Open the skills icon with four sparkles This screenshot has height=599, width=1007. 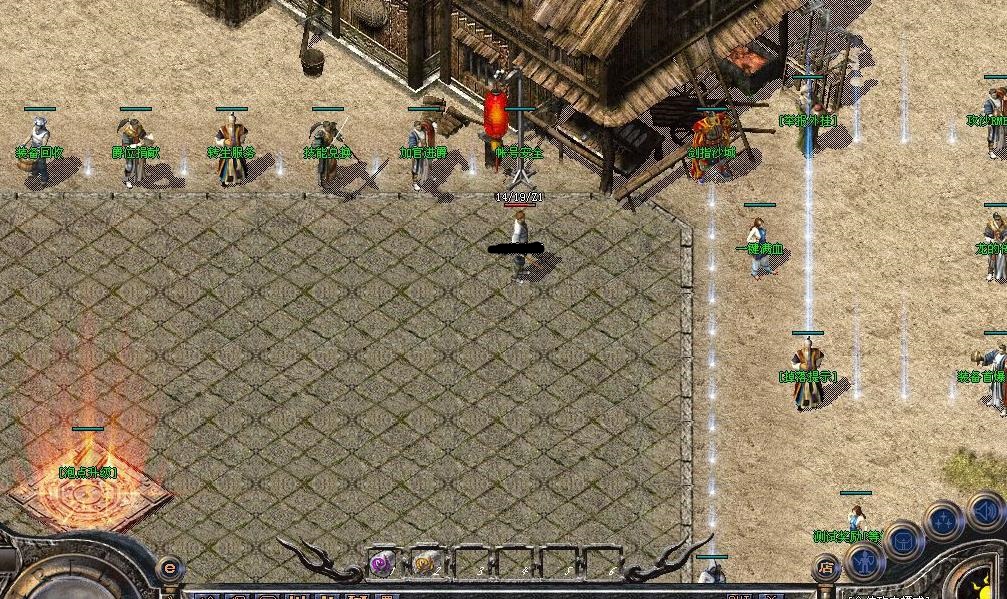click(x=944, y=520)
